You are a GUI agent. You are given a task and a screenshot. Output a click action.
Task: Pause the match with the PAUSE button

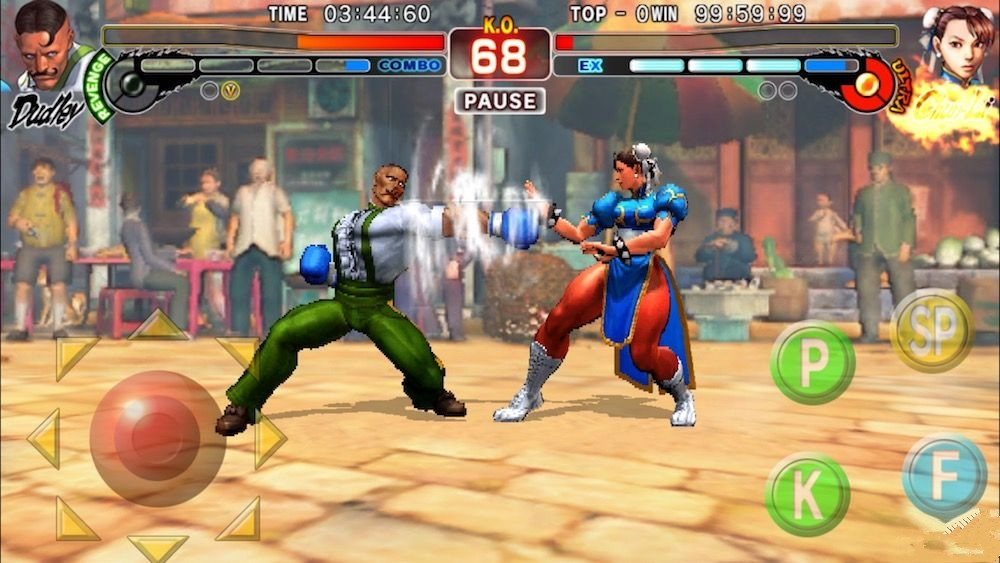(500, 100)
